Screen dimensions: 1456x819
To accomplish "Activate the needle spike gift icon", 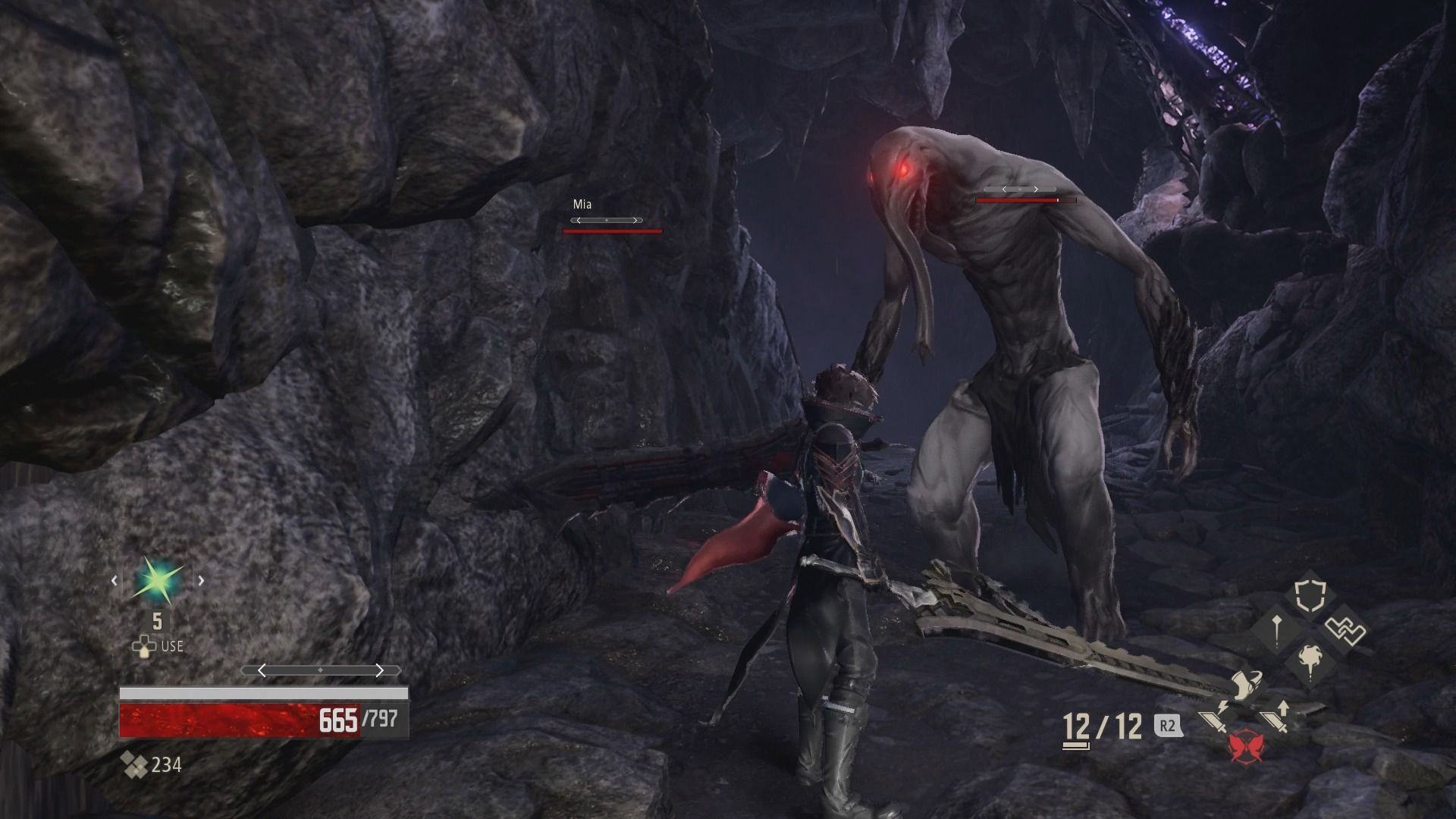I will click(x=1277, y=630).
